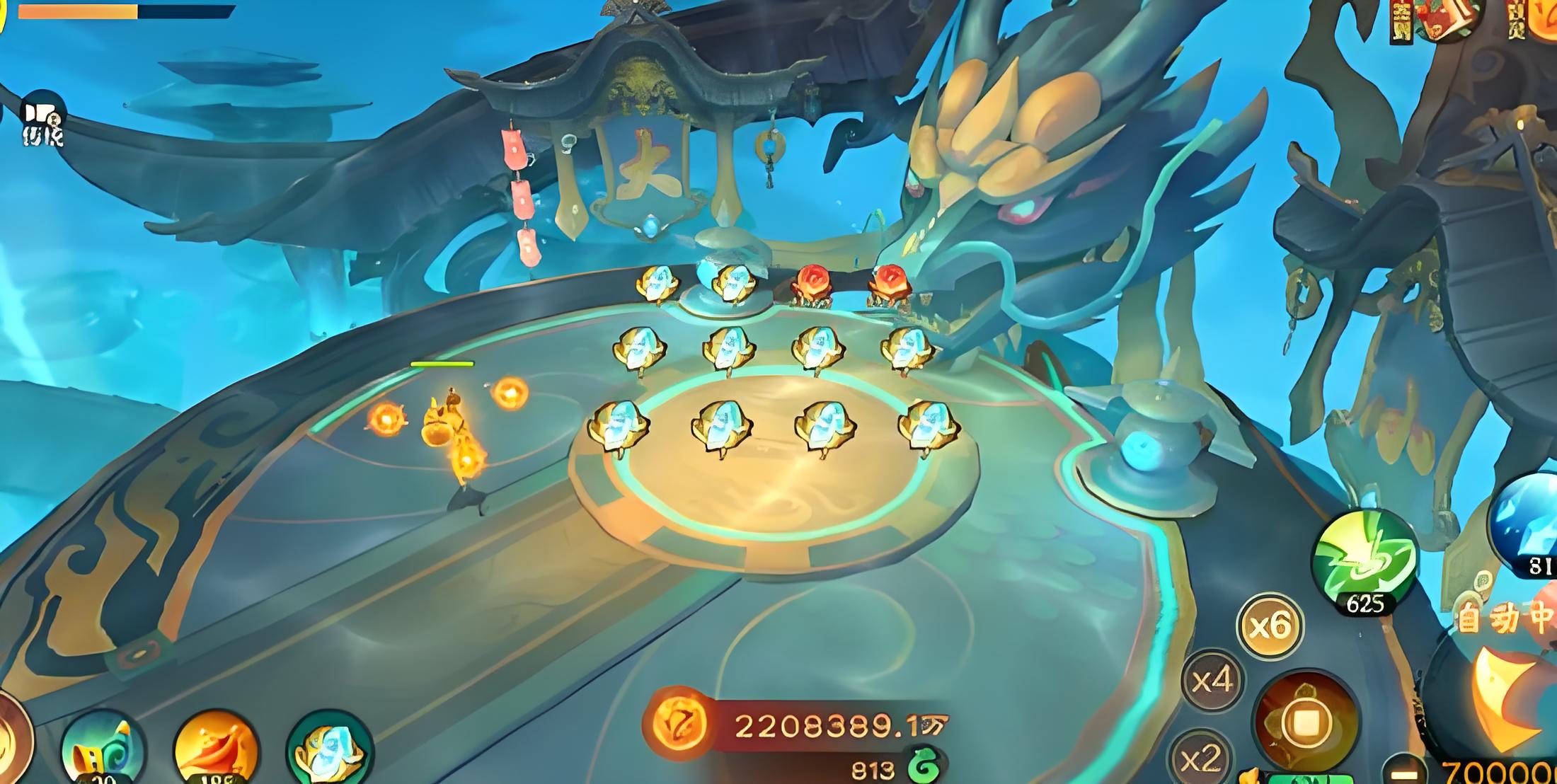
Task: Use the green horn item
Action: click(103, 751)
